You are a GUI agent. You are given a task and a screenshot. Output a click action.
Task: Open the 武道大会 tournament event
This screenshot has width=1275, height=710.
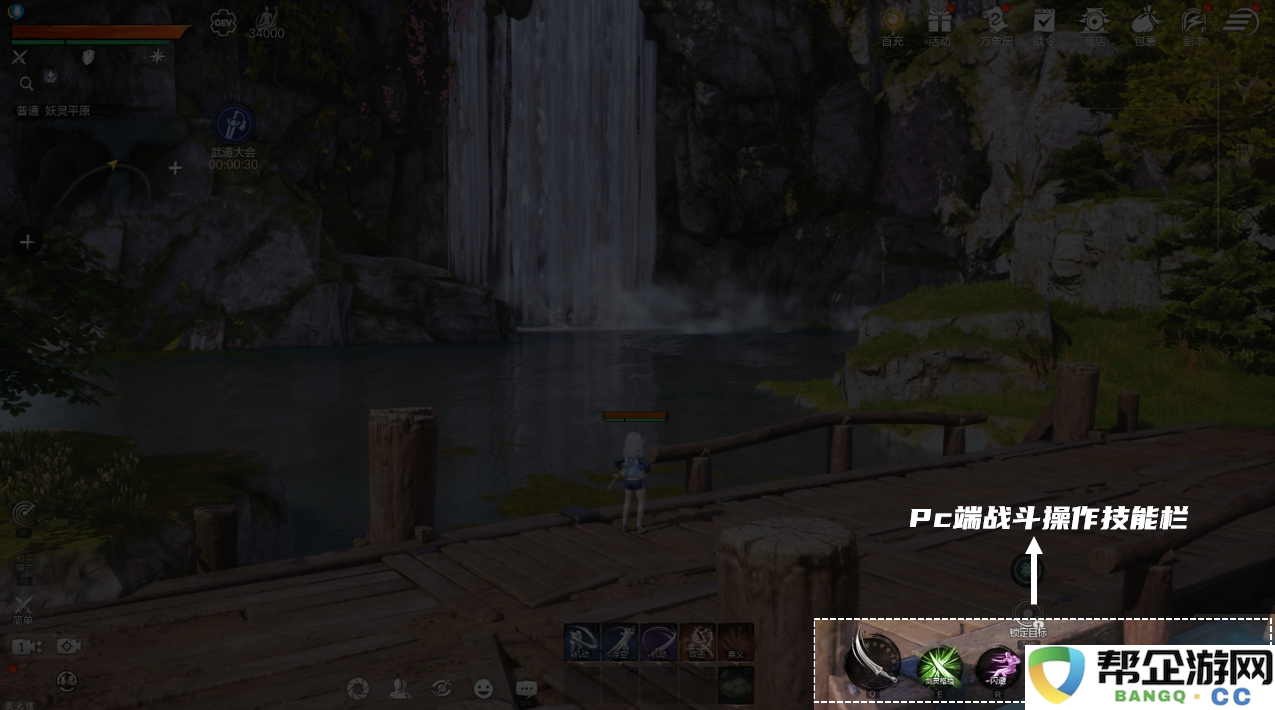coord(234,124)
